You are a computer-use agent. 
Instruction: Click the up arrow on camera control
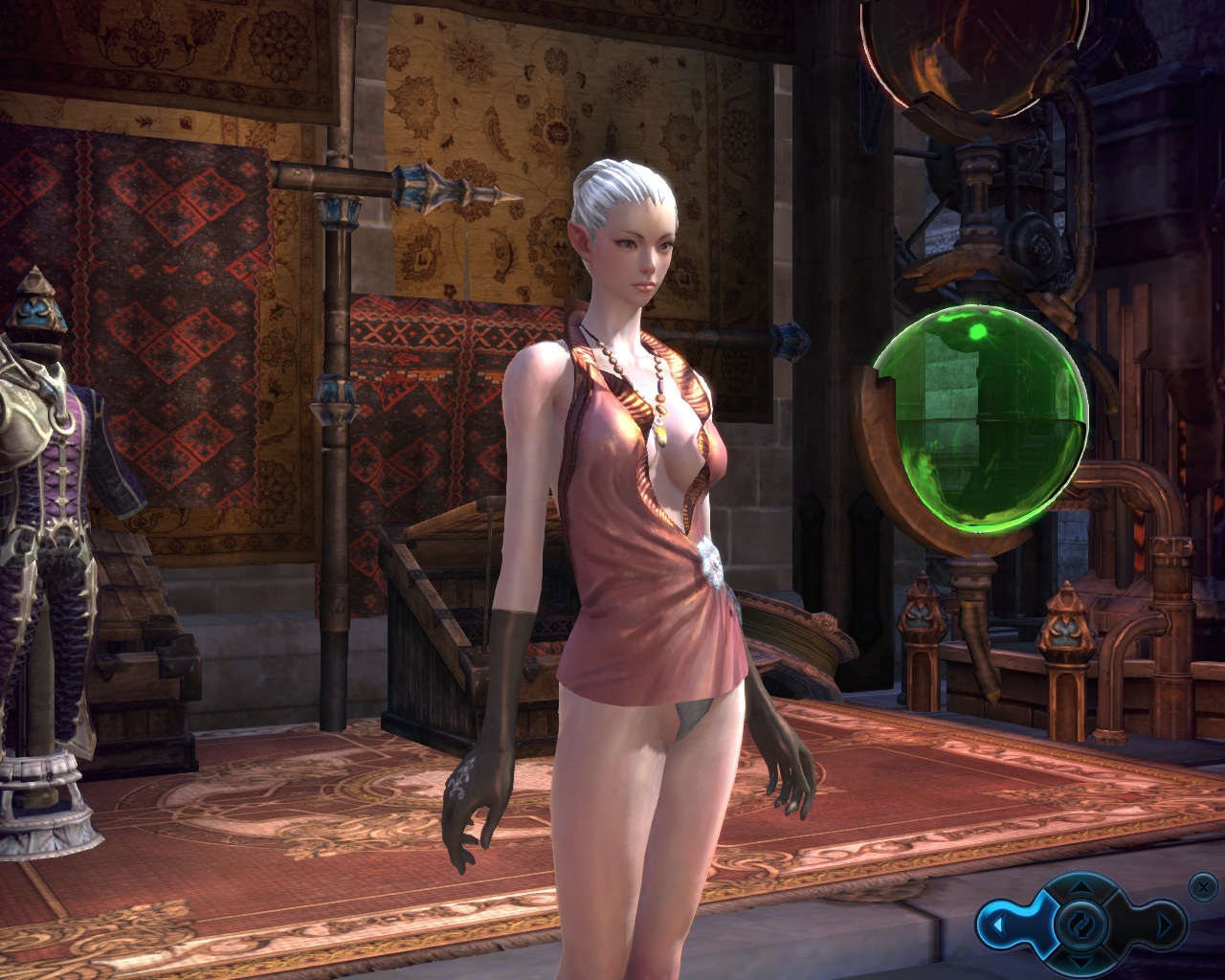coord(1080,887)
